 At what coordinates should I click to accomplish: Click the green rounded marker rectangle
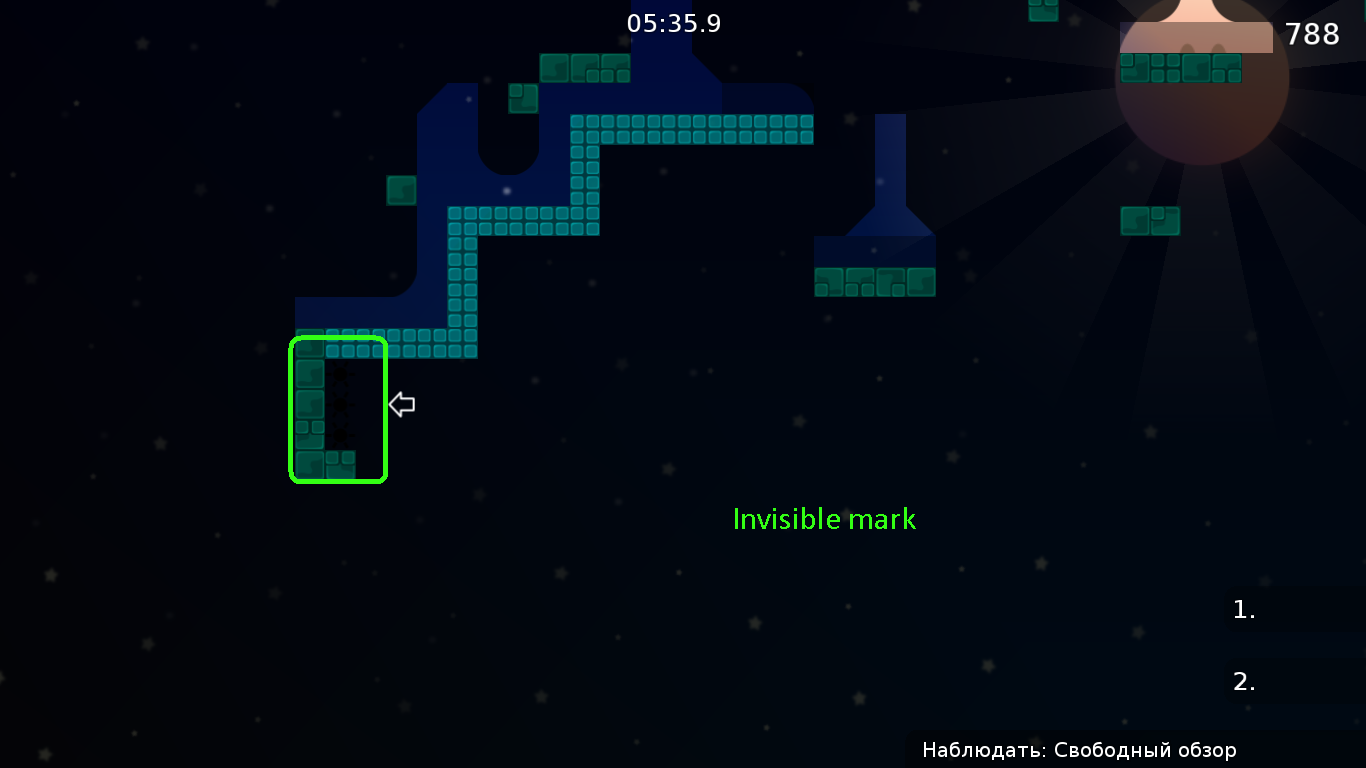pos(337,411)
